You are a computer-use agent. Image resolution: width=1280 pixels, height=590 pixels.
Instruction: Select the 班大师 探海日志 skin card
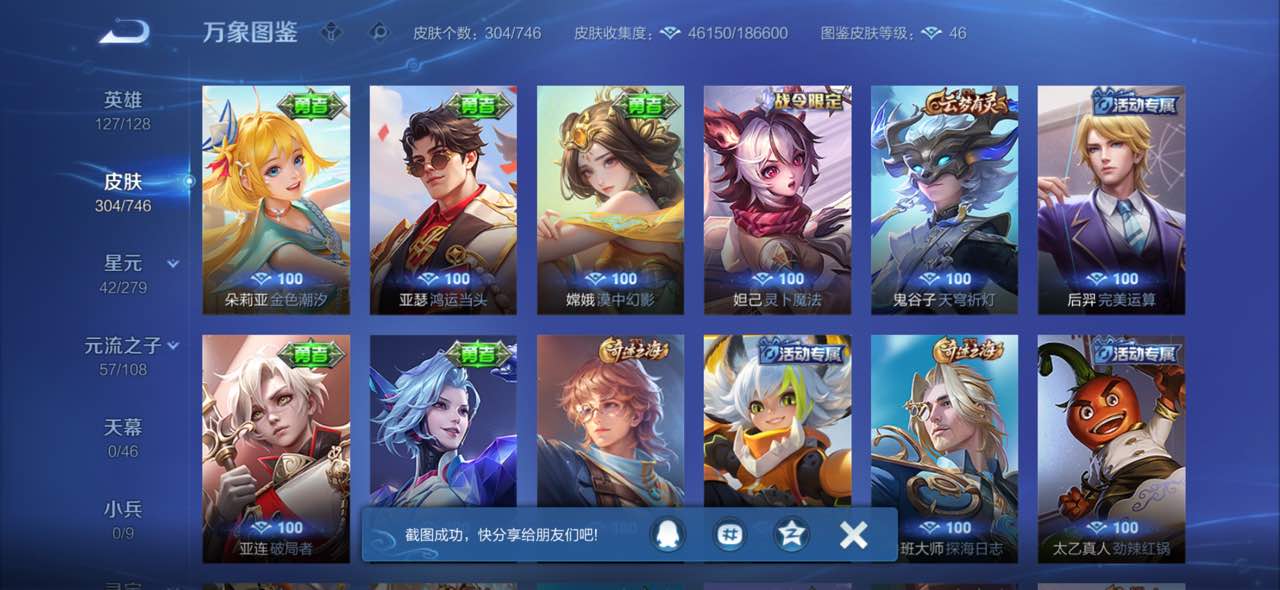(944, 430)
